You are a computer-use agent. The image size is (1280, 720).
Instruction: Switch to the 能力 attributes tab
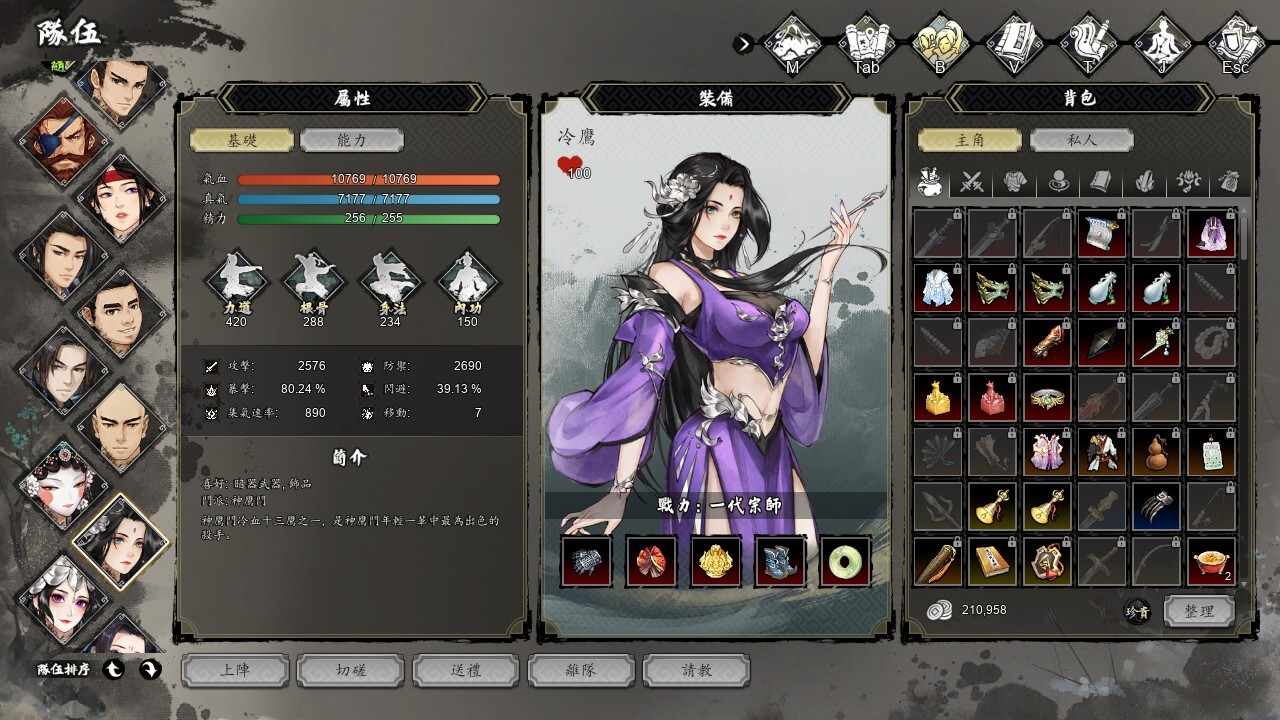[x=352, y=140]
